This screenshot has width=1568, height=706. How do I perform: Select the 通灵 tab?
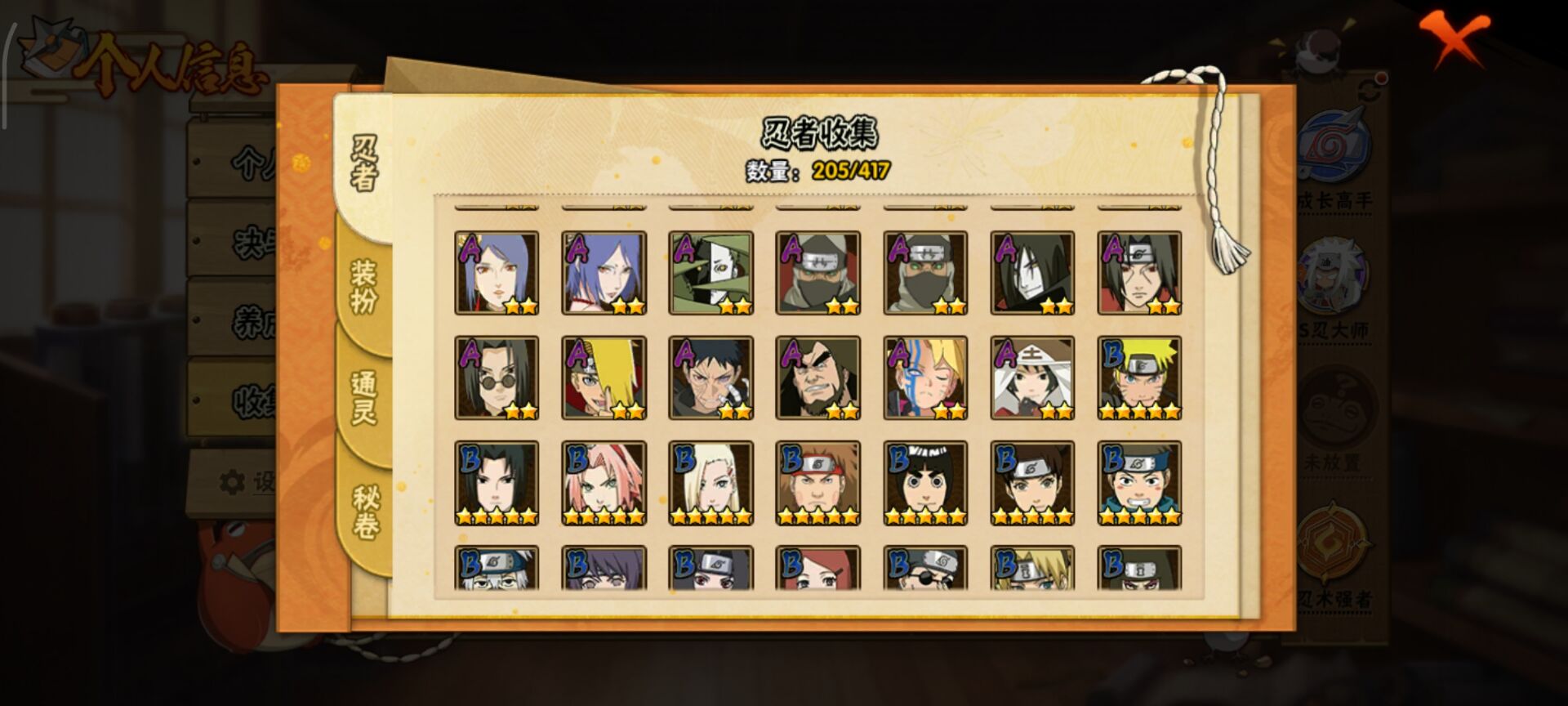tap(363, 398)
